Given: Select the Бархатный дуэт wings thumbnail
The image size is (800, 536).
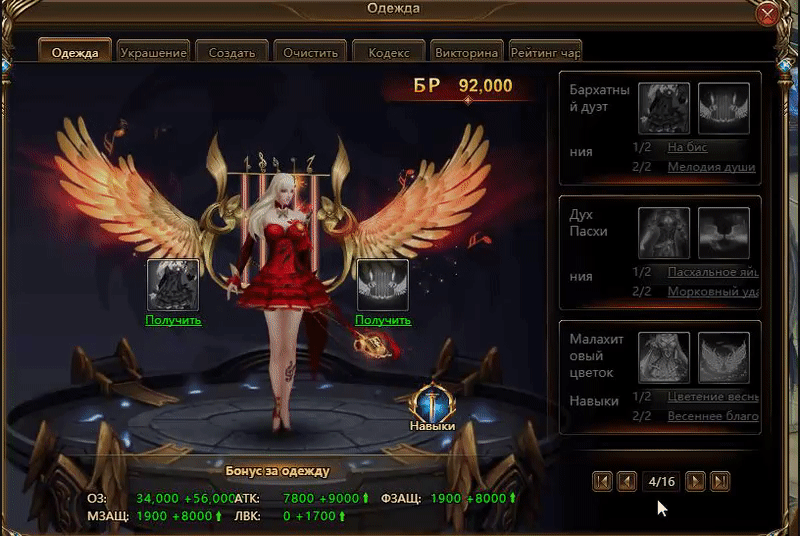Looking at the screenshot, I should coord(724,108).
